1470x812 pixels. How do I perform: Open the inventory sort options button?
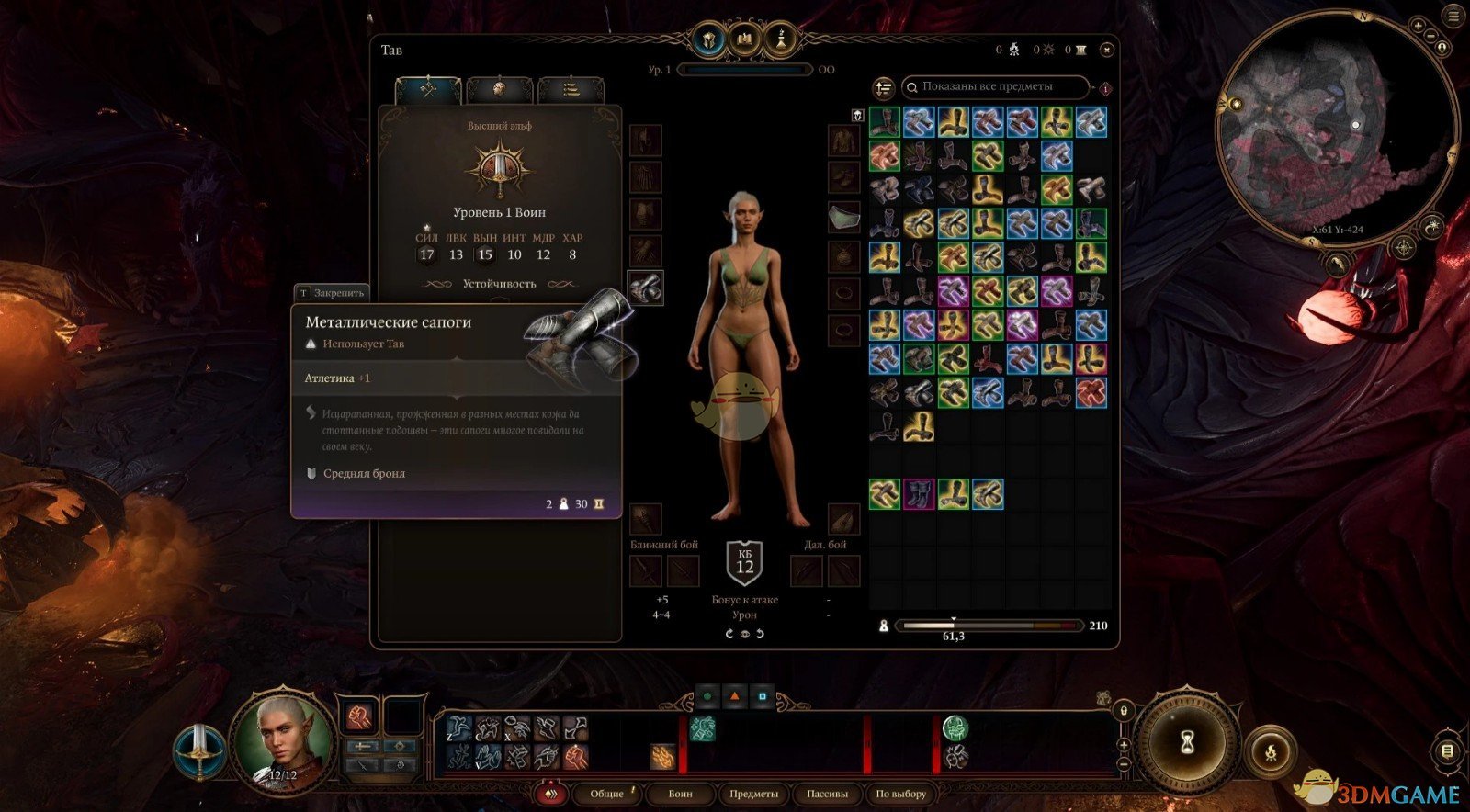pos(884,88)
